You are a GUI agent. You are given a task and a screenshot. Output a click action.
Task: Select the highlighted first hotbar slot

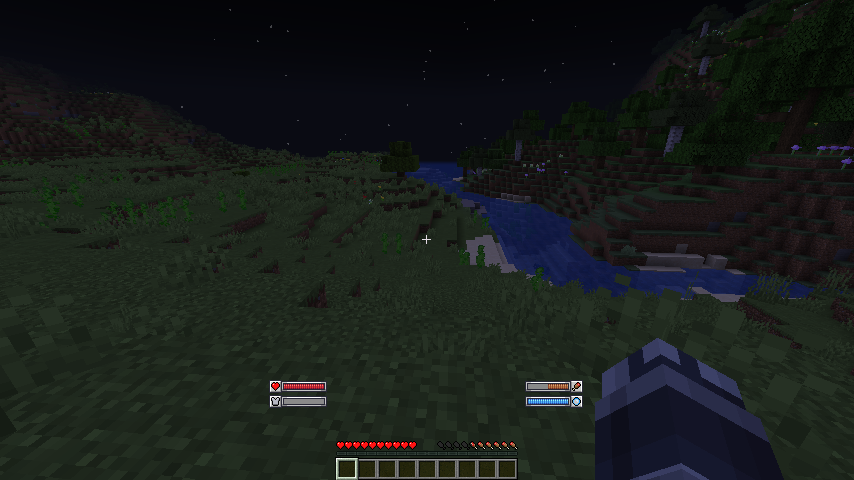tap(347, 469)
